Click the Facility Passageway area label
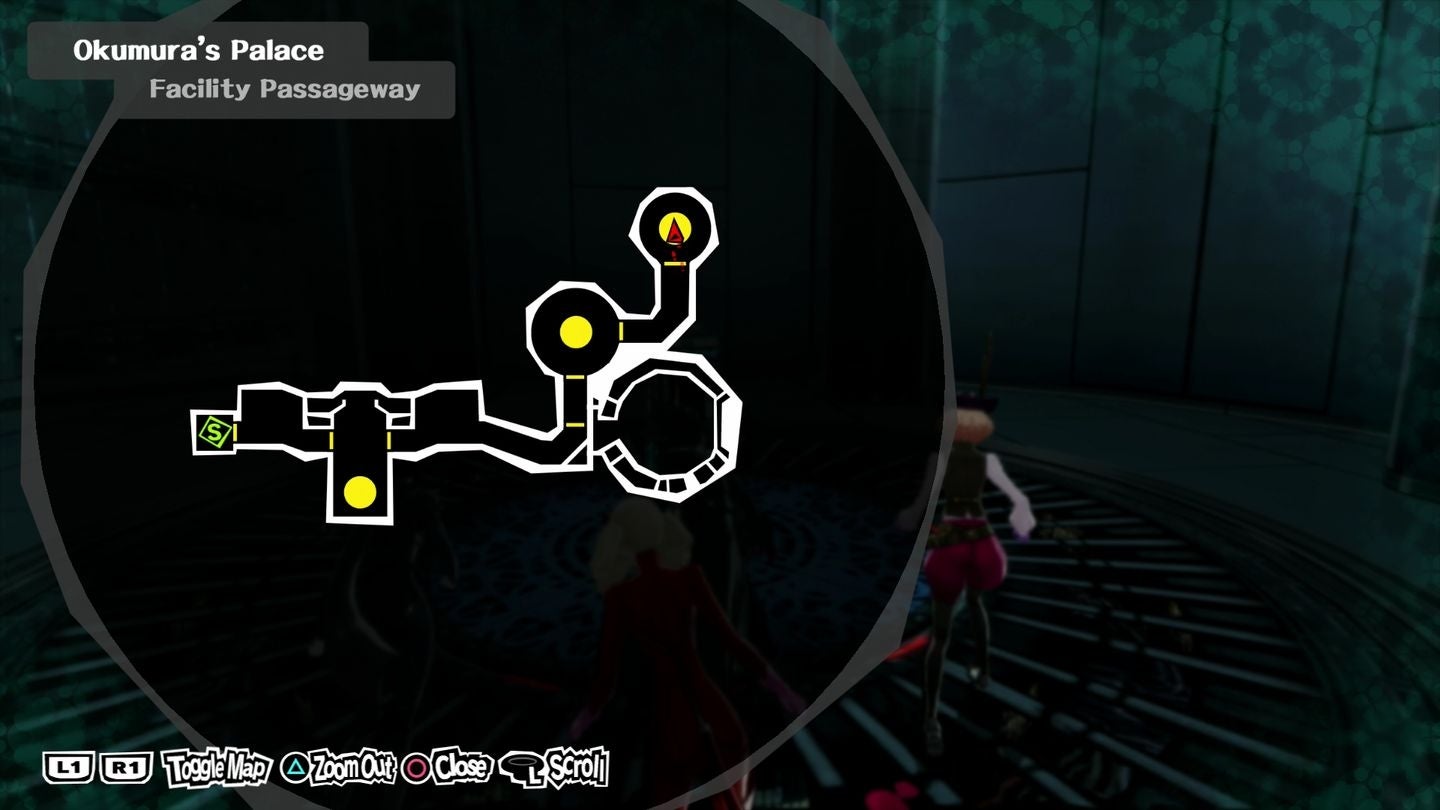 click(x=283, y=88)
